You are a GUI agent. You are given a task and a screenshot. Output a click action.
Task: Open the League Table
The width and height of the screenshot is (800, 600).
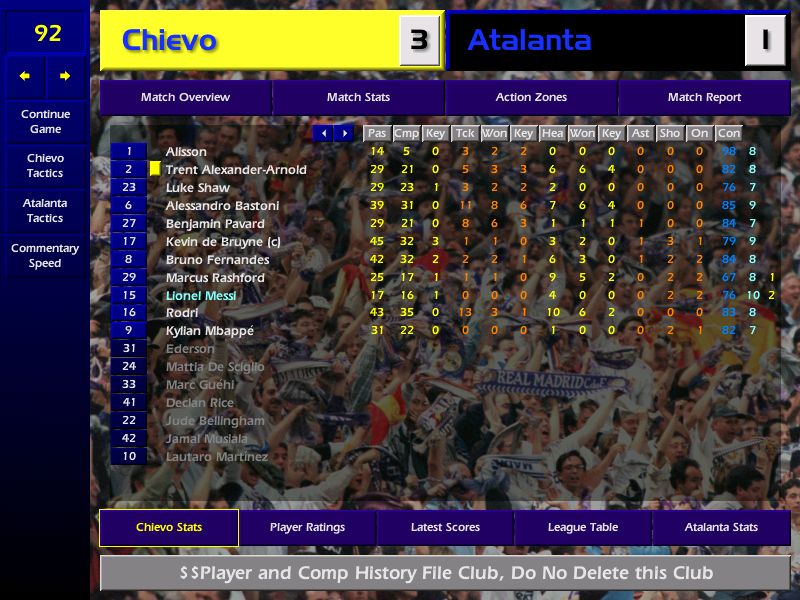click(x=583, y=527)
